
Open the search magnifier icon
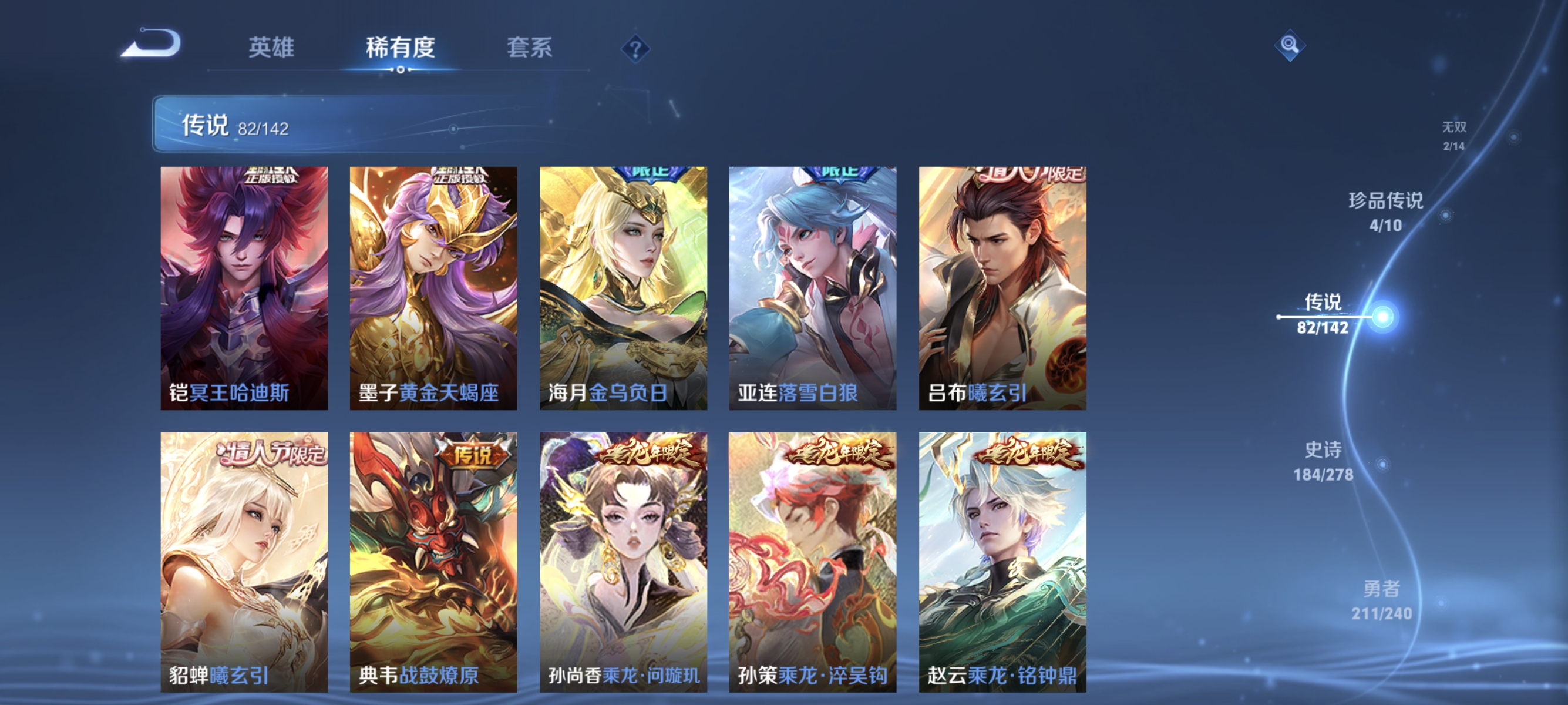pyautogui.click(x=1290, y=47)
